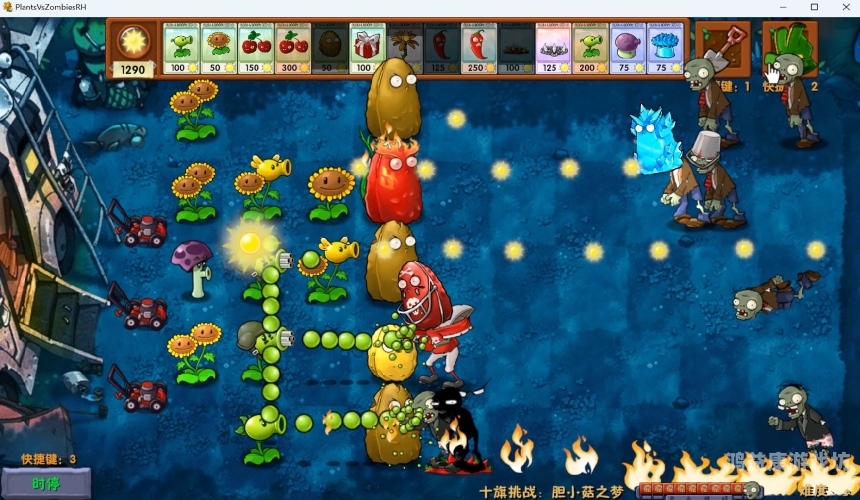Click the 时停 pause button
Image resolution: width=860 pixels, height=500 pixels.
coord(46,484)
